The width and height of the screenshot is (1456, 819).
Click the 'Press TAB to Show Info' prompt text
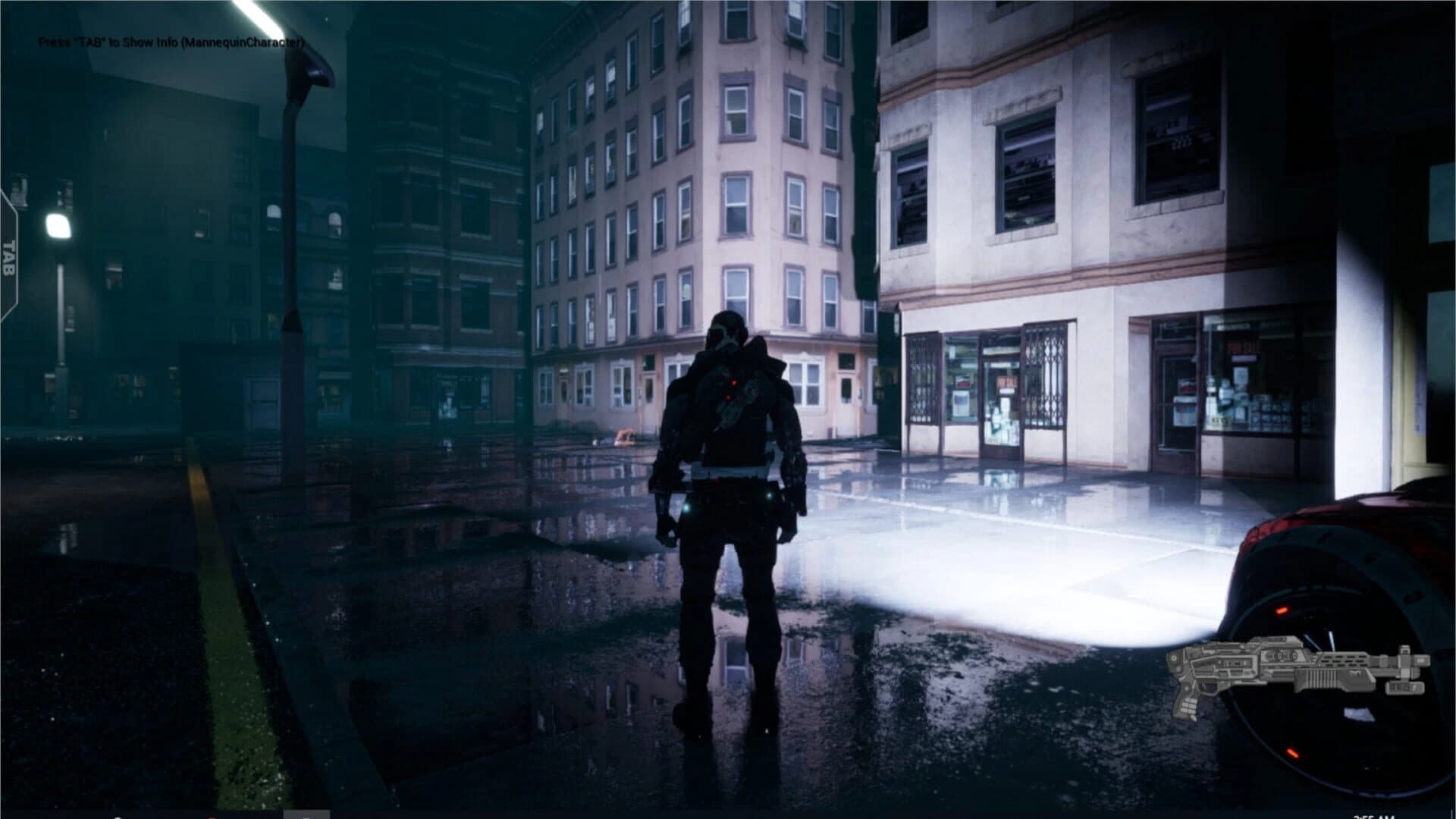point(171,44)
